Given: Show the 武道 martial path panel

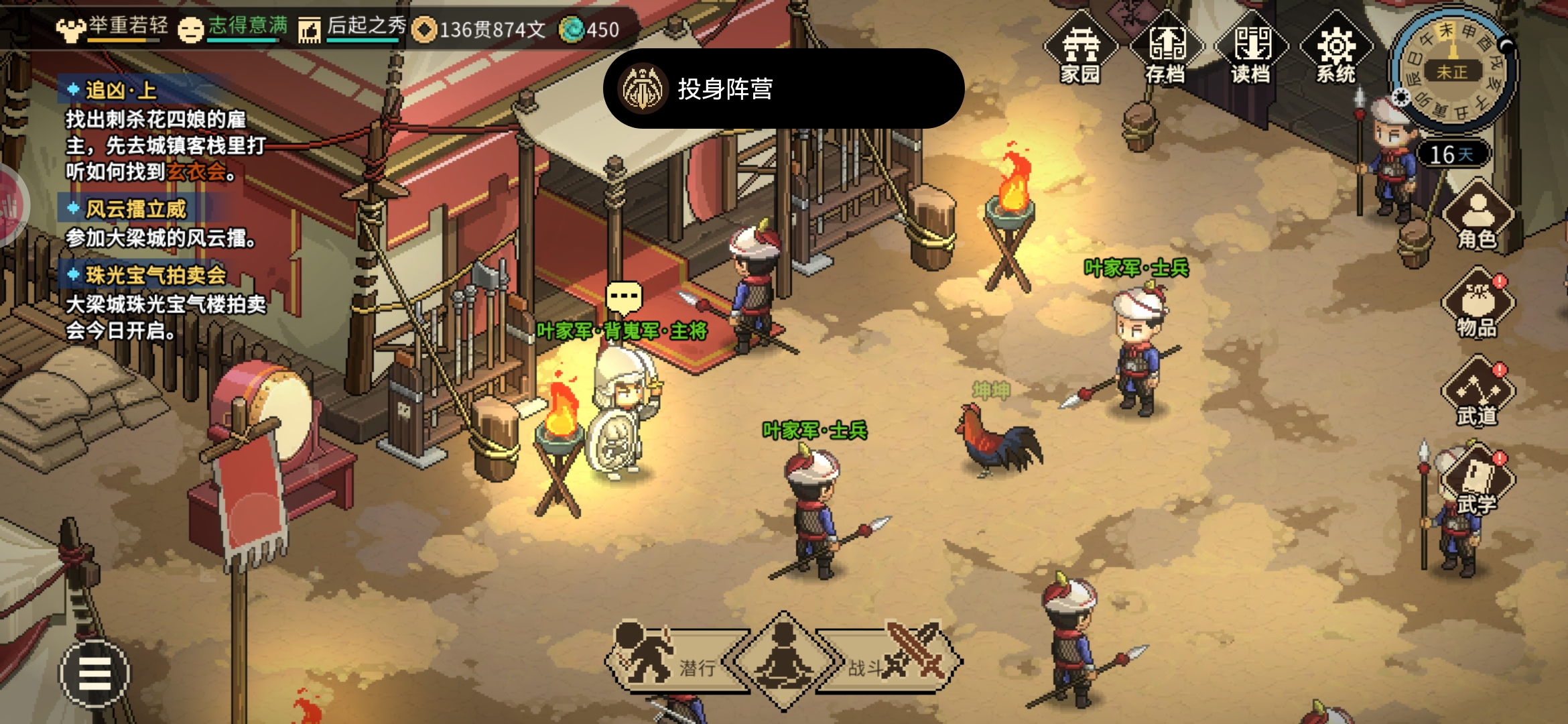Looking at the screenshot, I should pyautogui.click(x=1478, y=393).
